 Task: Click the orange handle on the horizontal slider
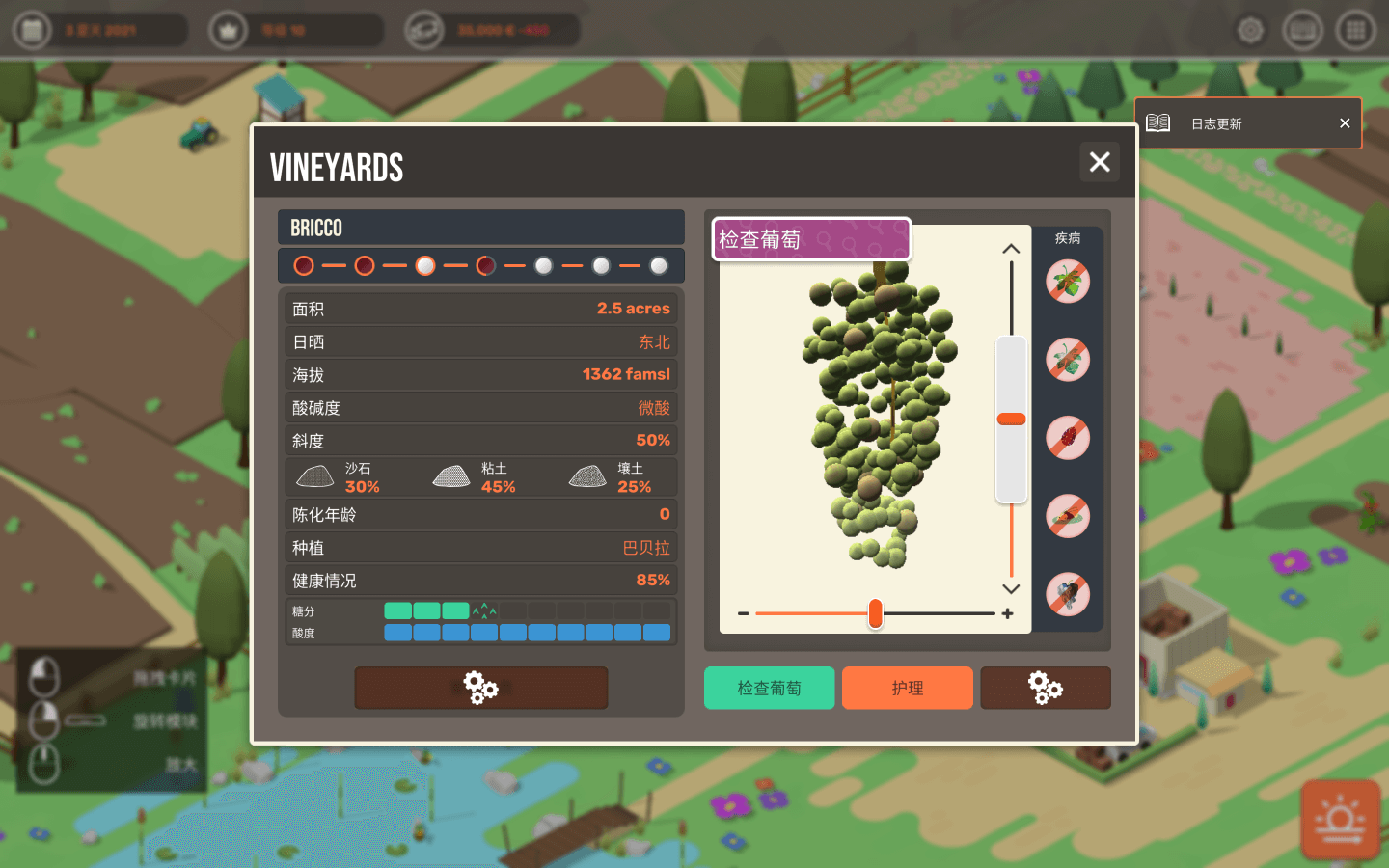click(x=875, y=613)
